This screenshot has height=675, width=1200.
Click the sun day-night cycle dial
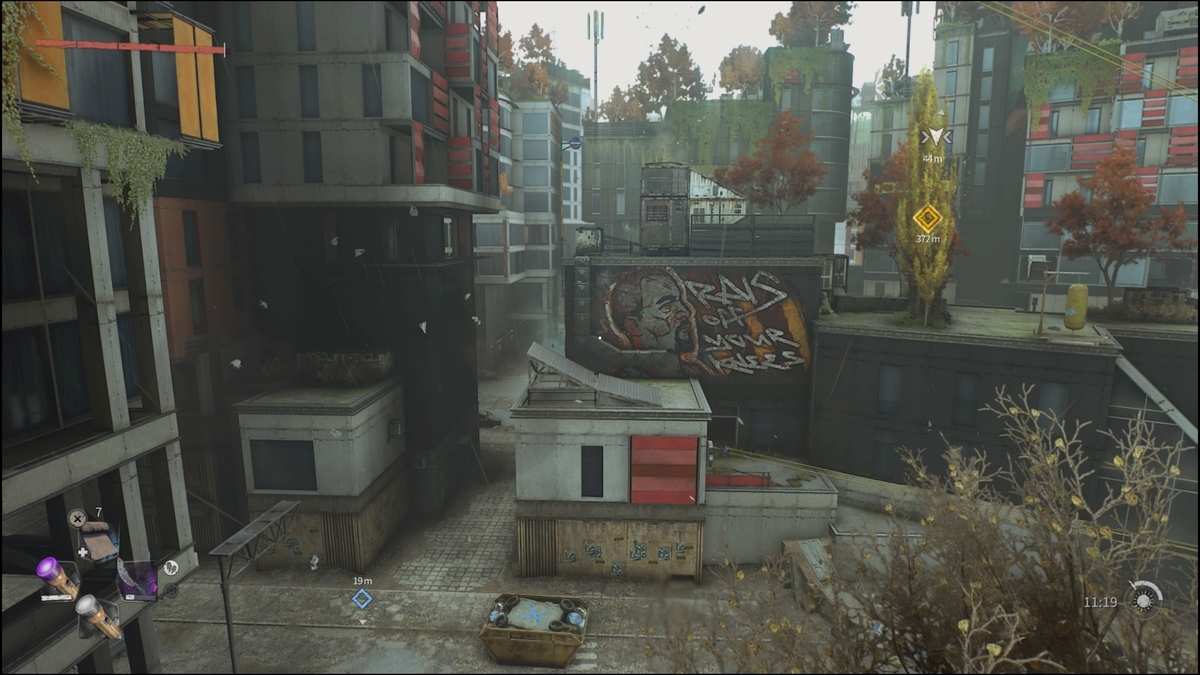click(1143, 600)
